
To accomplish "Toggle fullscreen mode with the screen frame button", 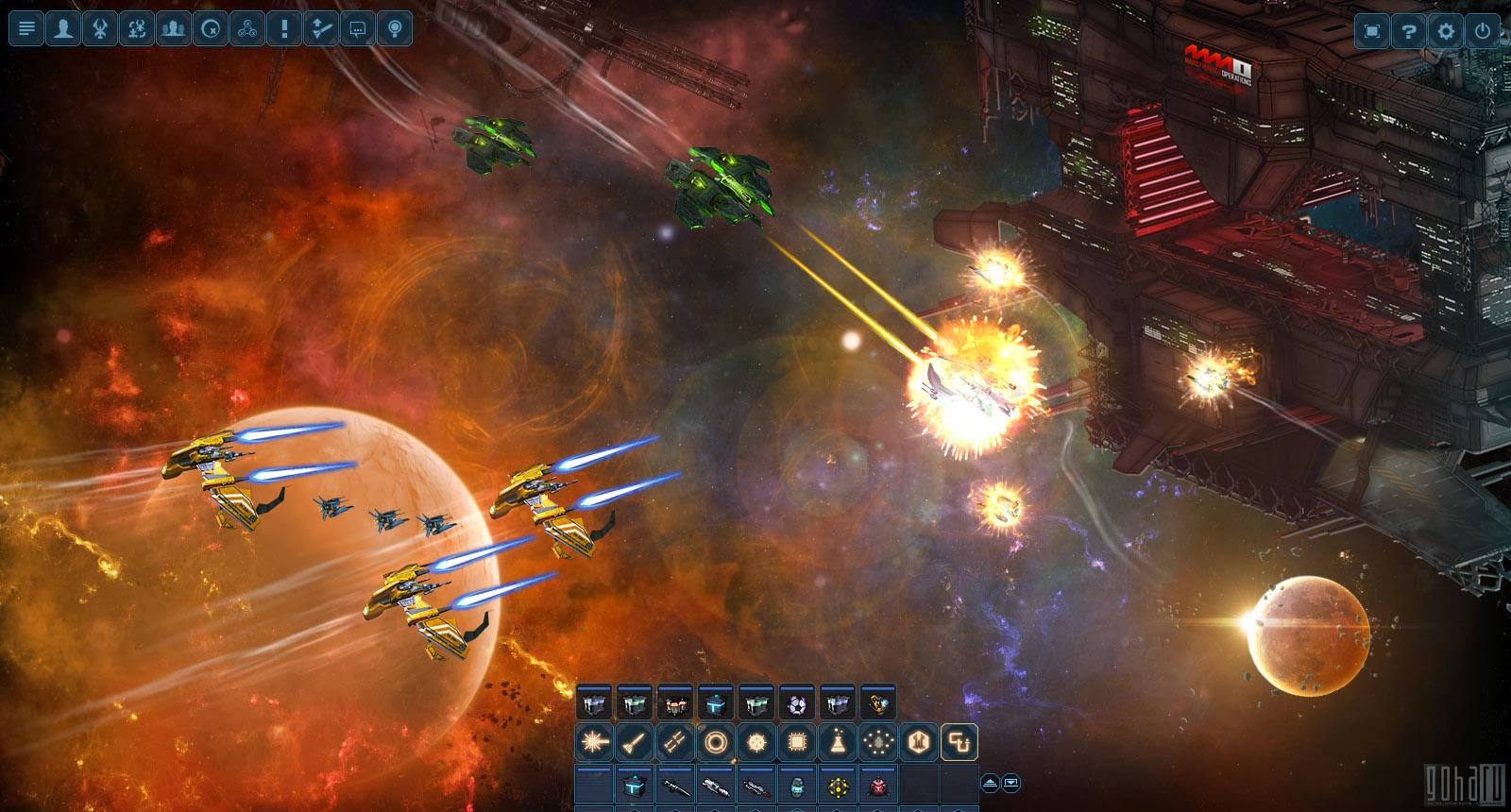I will 1372,29.
